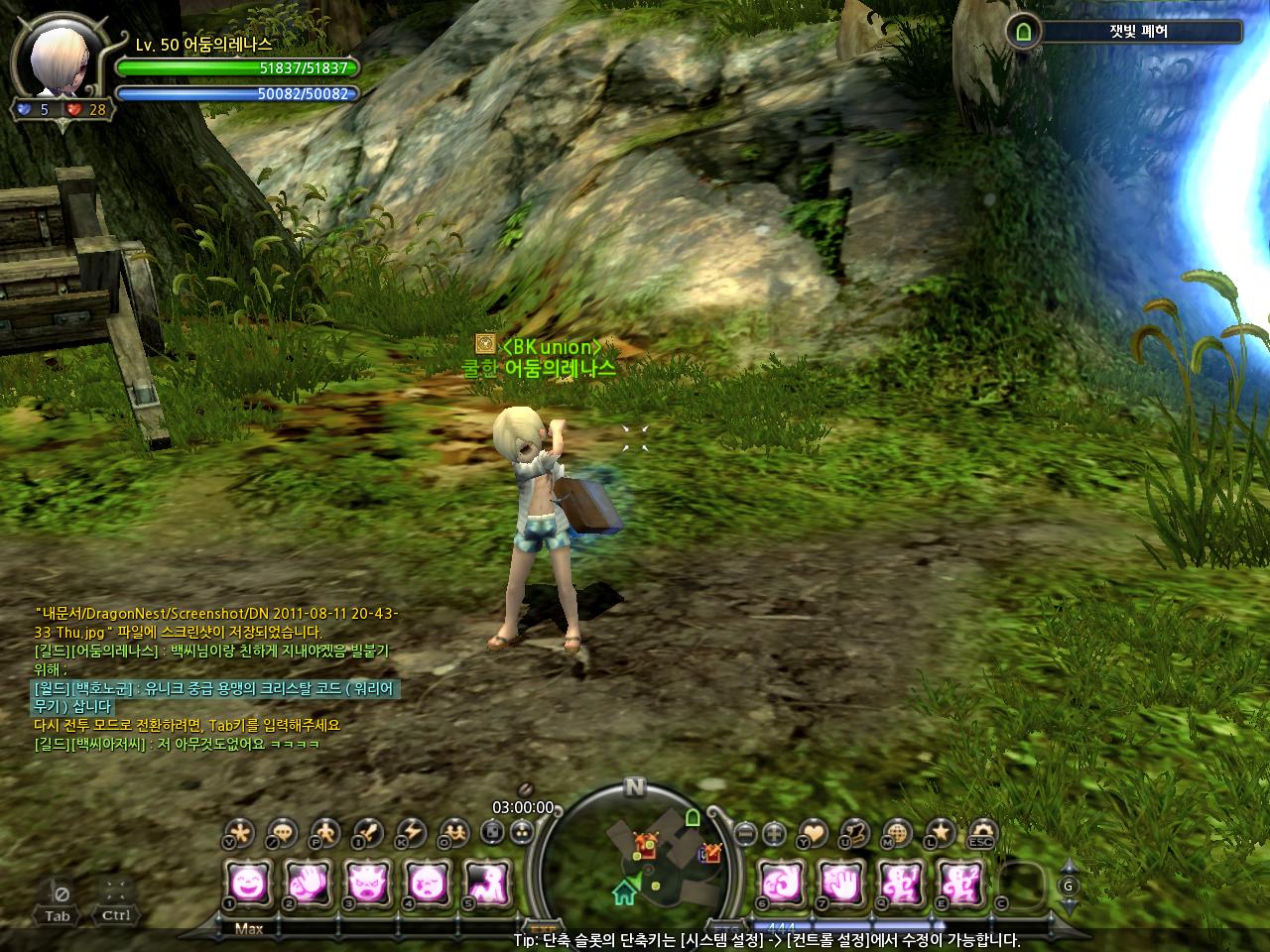Activate the waving hand emote
The image size is (1270, 952).
coord(308,881)
